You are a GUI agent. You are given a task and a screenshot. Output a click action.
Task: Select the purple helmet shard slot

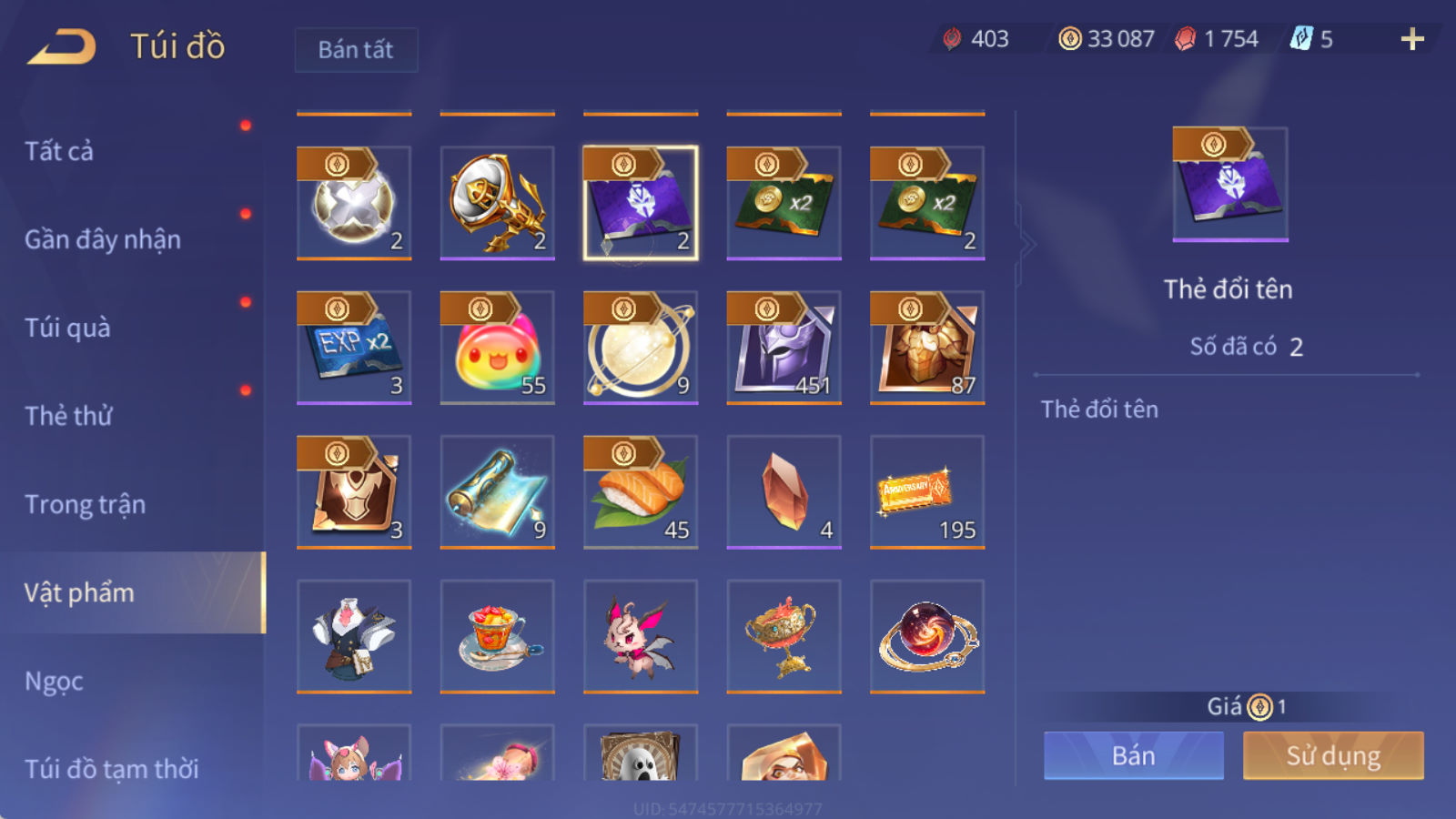784,348
